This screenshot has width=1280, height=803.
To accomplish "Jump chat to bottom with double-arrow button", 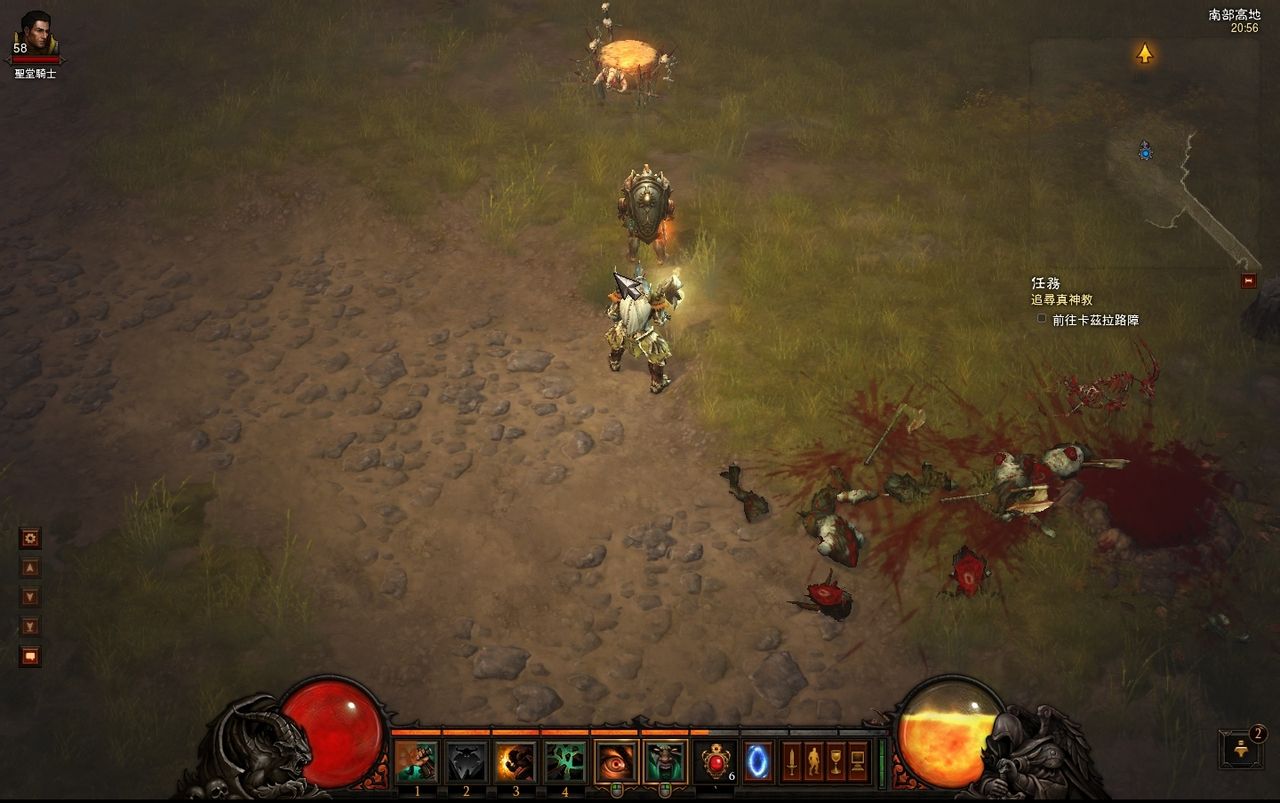I will [30, 627].
